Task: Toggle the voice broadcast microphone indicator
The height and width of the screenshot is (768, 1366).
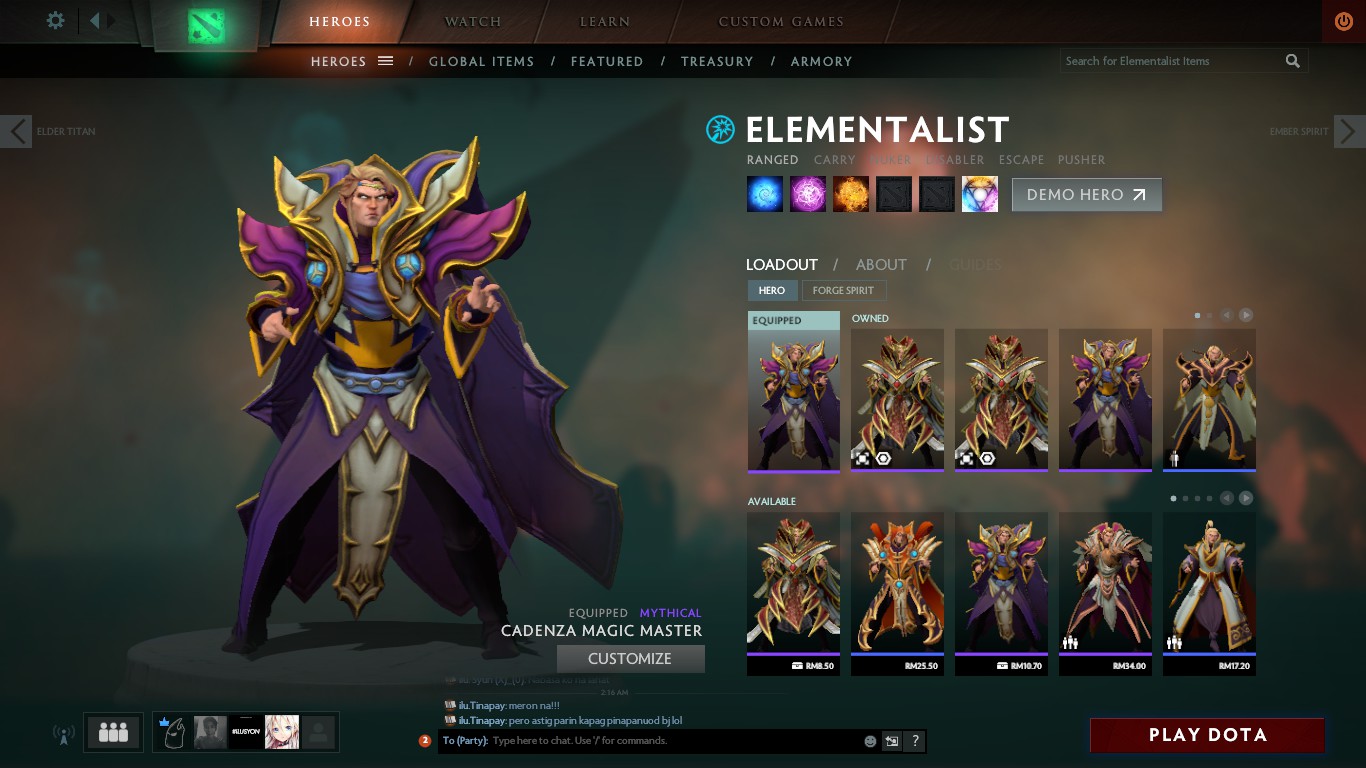Action: 64,732
